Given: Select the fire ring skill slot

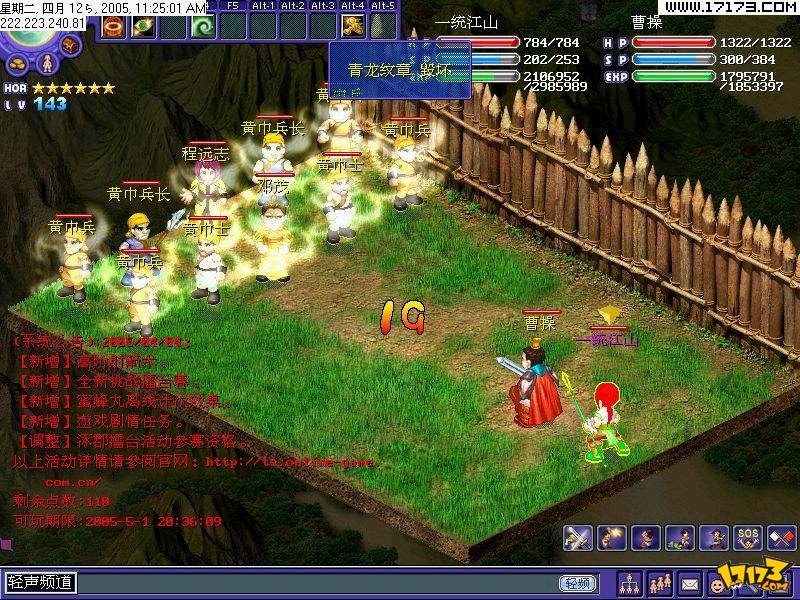Looking at the screenshot, I should click(x=111, y=26).
